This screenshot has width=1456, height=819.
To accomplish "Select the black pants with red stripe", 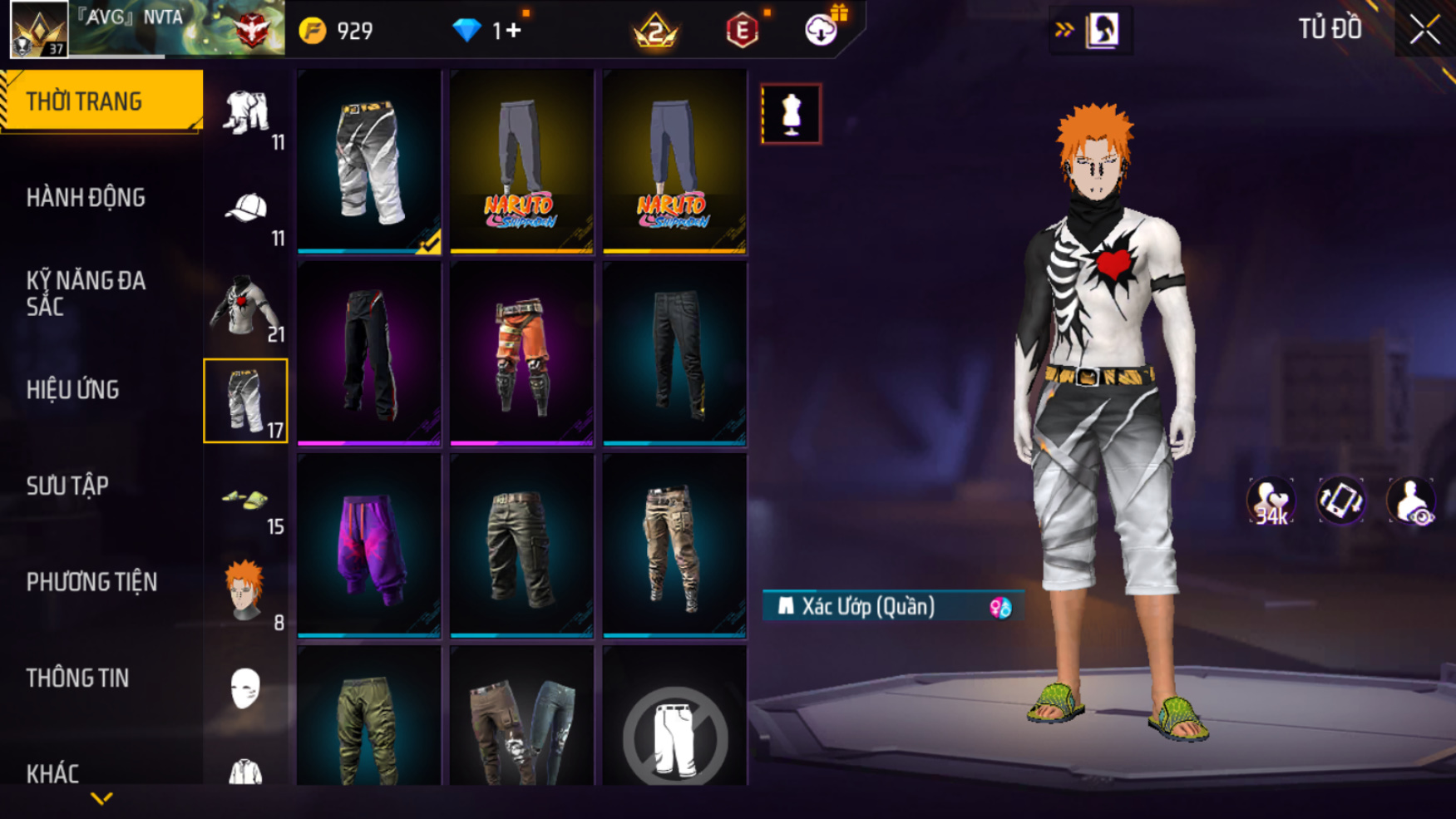I will click(x=369, y=354).
